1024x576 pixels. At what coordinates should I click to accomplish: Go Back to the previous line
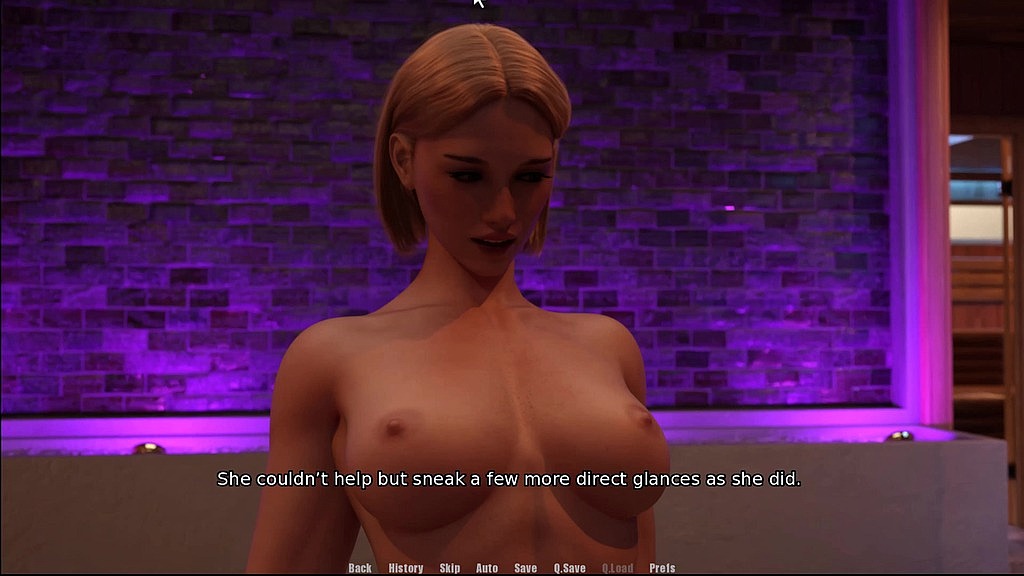pyautogui.click(x=360, y=568)
